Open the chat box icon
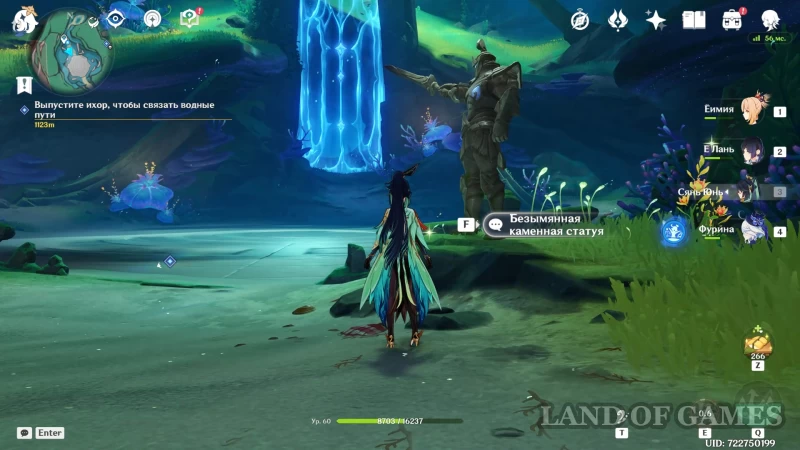The image size is (800, 450). click(24, 433)
